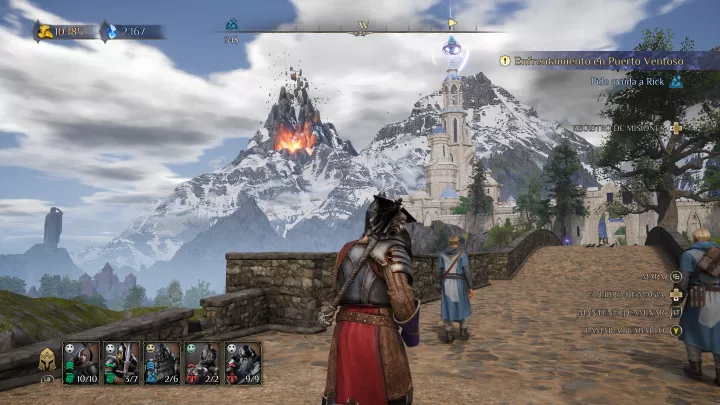
Task: Click the golden helmet army icon
Action: (x=47, y=360)
